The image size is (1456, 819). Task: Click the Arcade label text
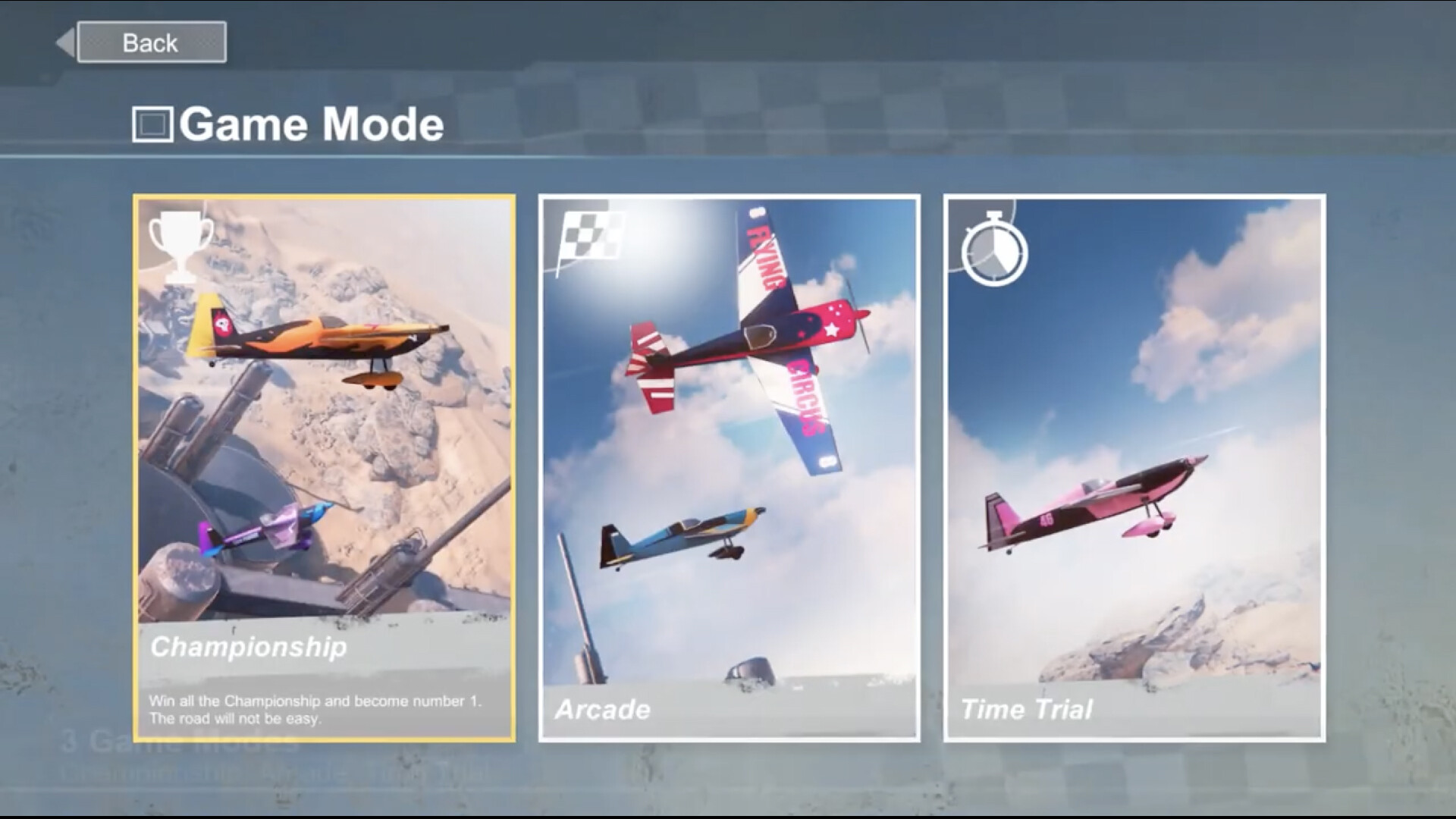pos(603,711)
